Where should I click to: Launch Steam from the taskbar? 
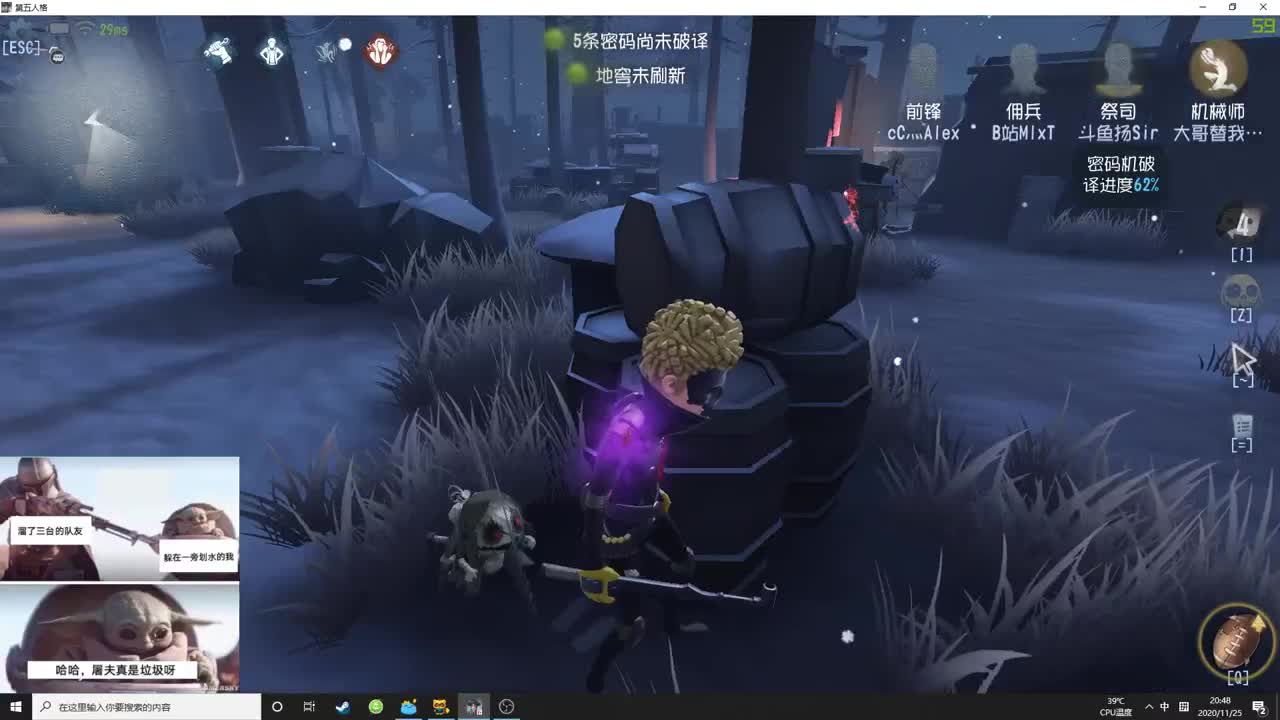coord(342,706)
